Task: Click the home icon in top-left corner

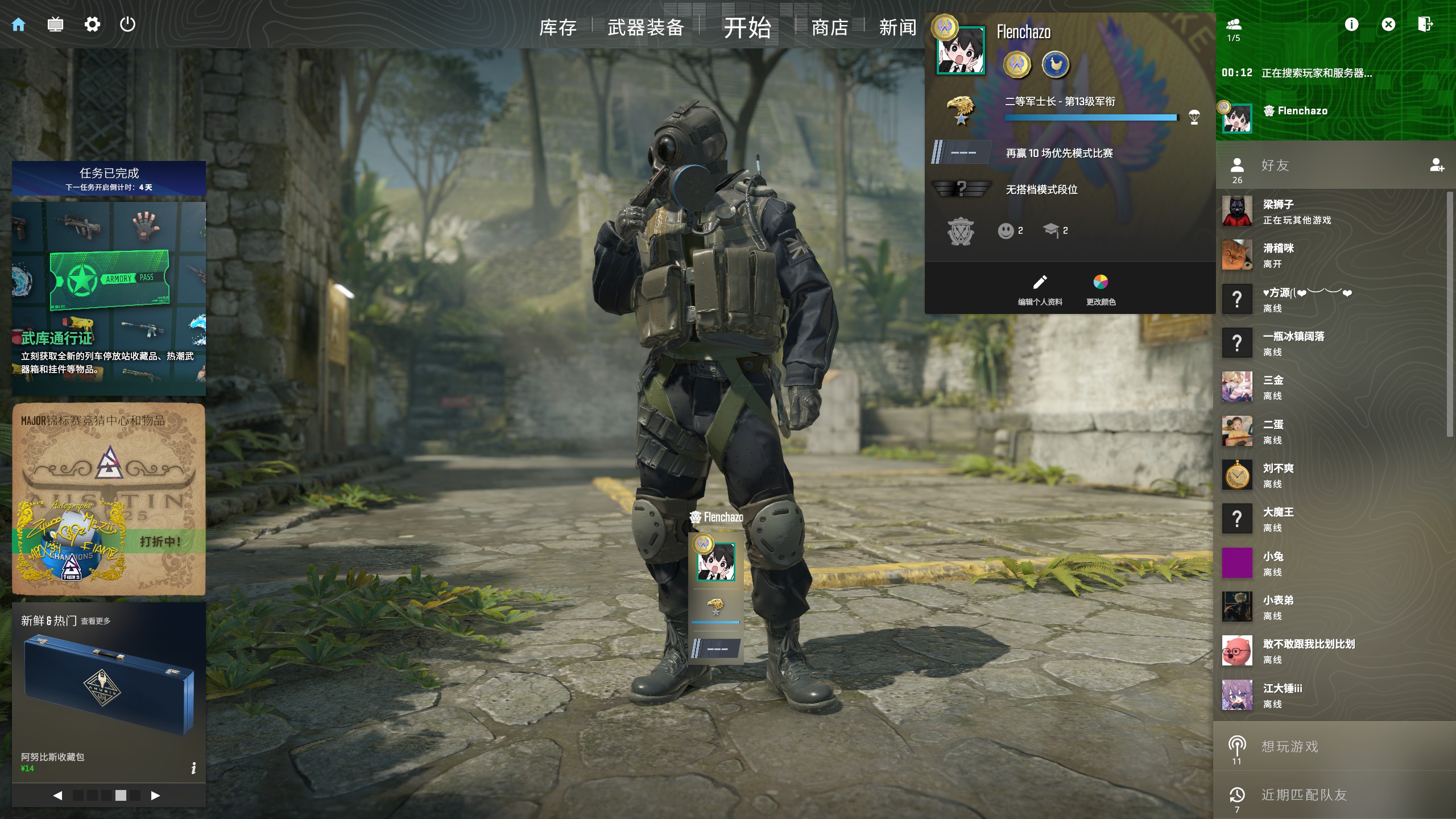Action: [19, 24]
